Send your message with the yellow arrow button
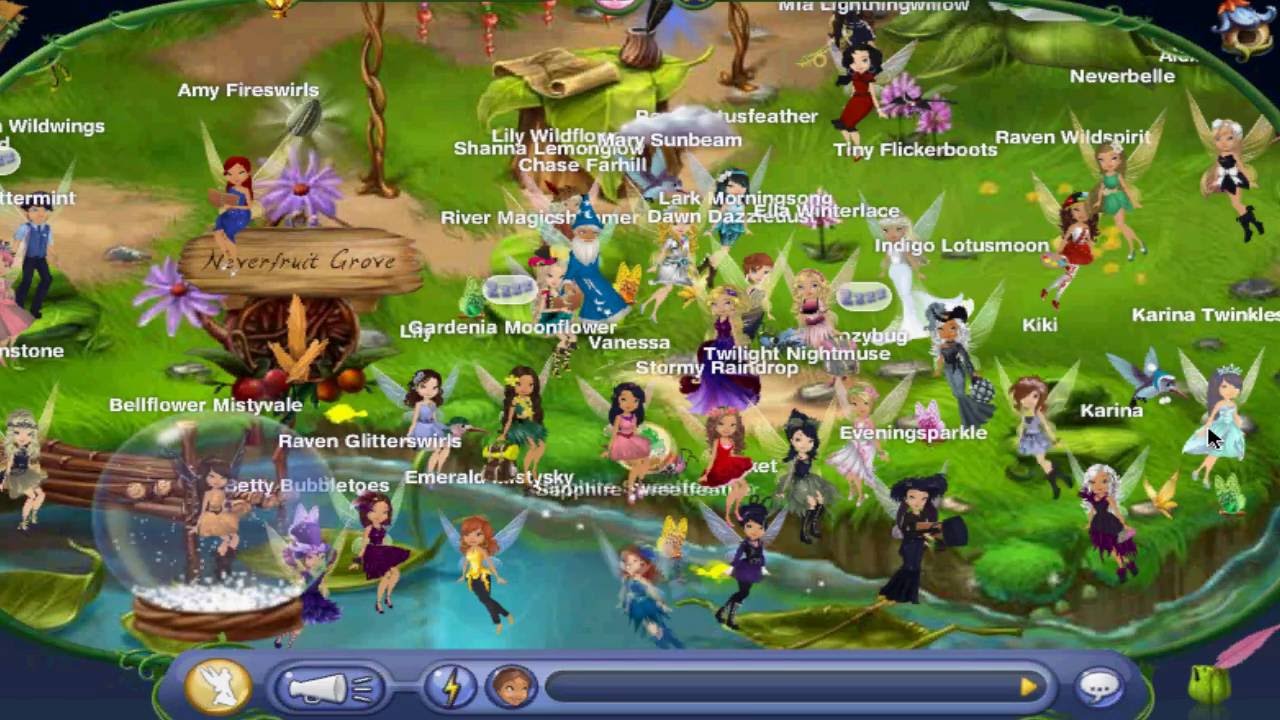The height and width of the screenshot is (720, 1280). click(x=1030, y=685)
